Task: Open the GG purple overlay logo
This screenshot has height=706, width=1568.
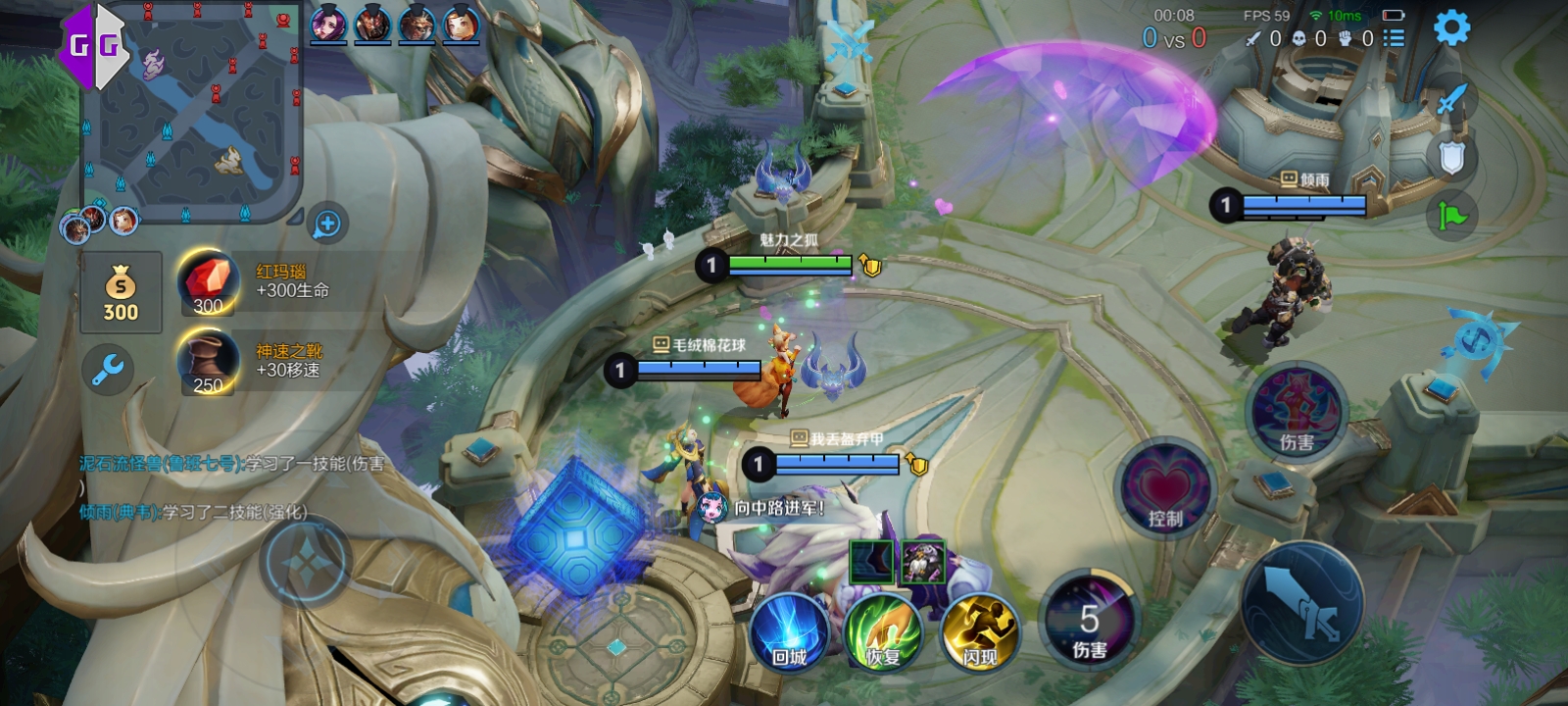Action: pos(93,44)
